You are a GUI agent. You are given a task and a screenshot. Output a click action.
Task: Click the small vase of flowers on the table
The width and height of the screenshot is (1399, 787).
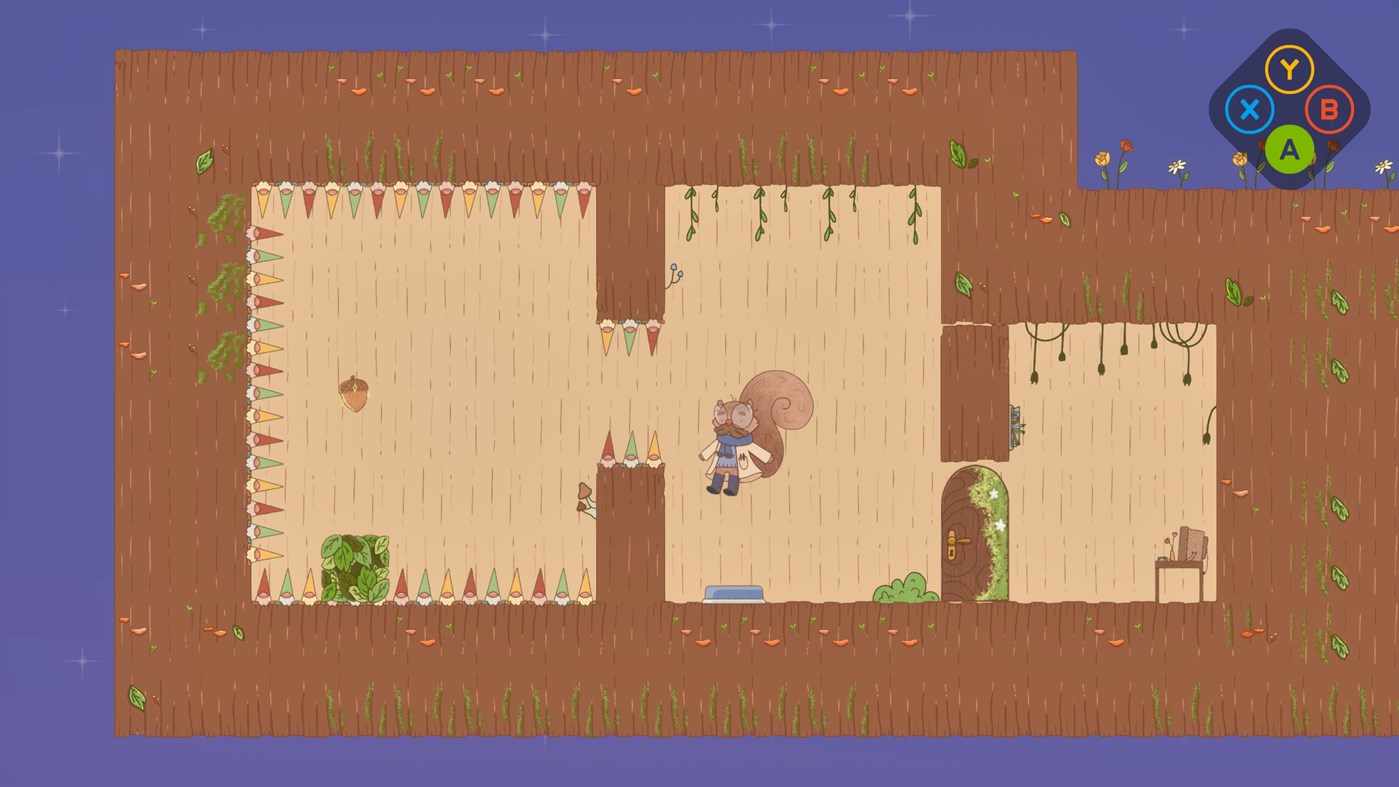tap(1170, 550)
